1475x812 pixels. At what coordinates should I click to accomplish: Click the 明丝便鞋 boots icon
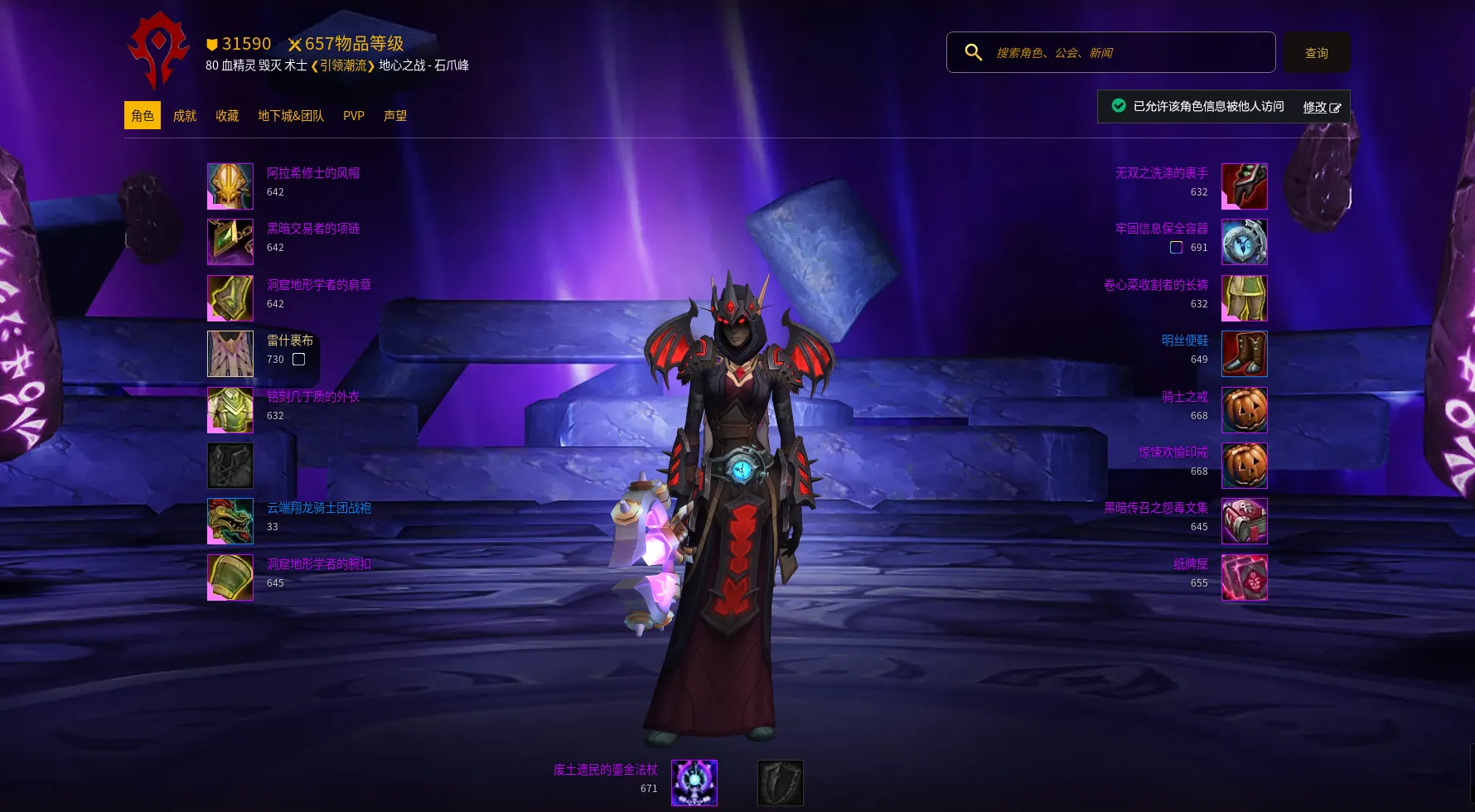(1244, 354)
